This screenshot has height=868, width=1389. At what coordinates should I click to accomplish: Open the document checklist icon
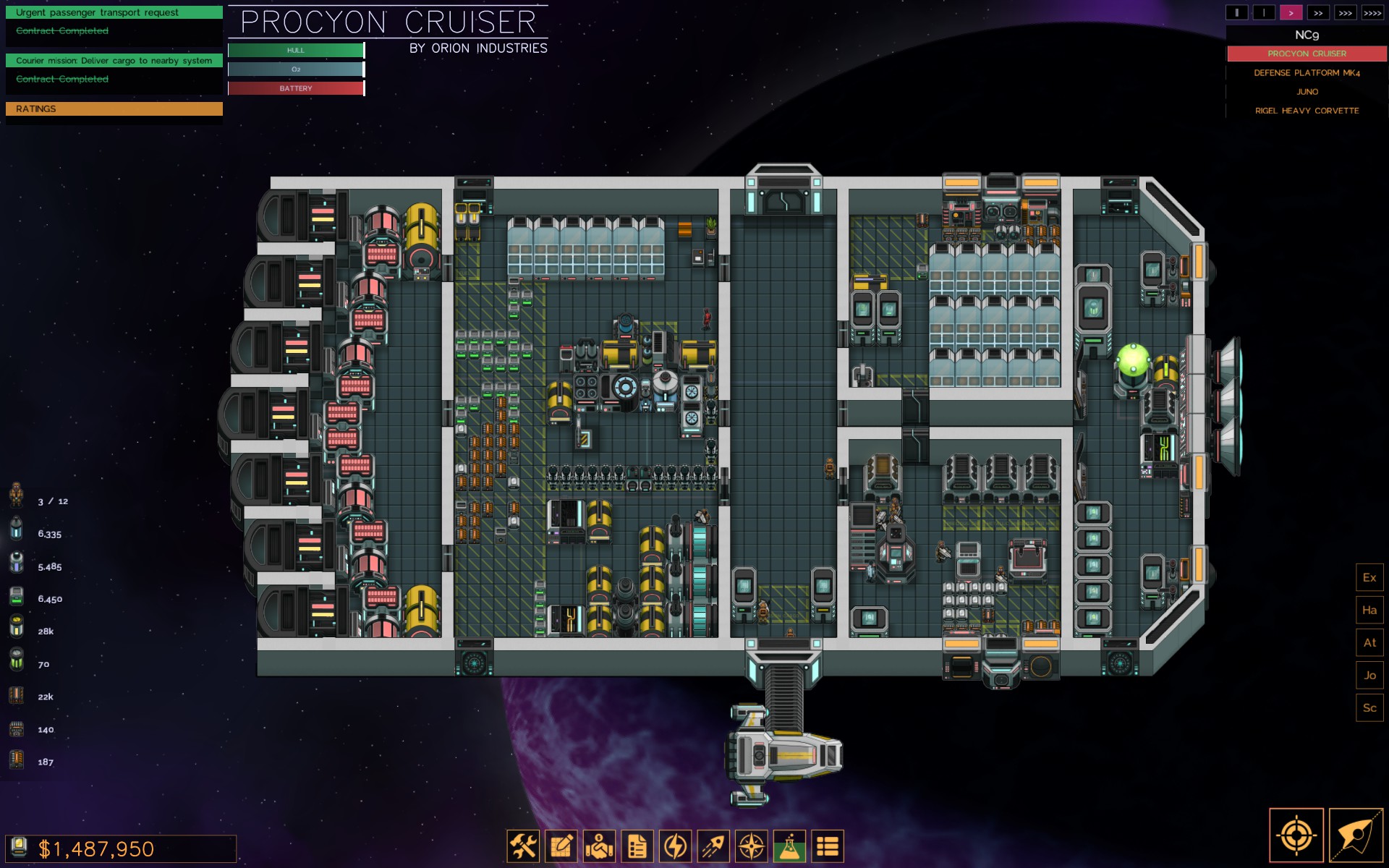(637, 846)
